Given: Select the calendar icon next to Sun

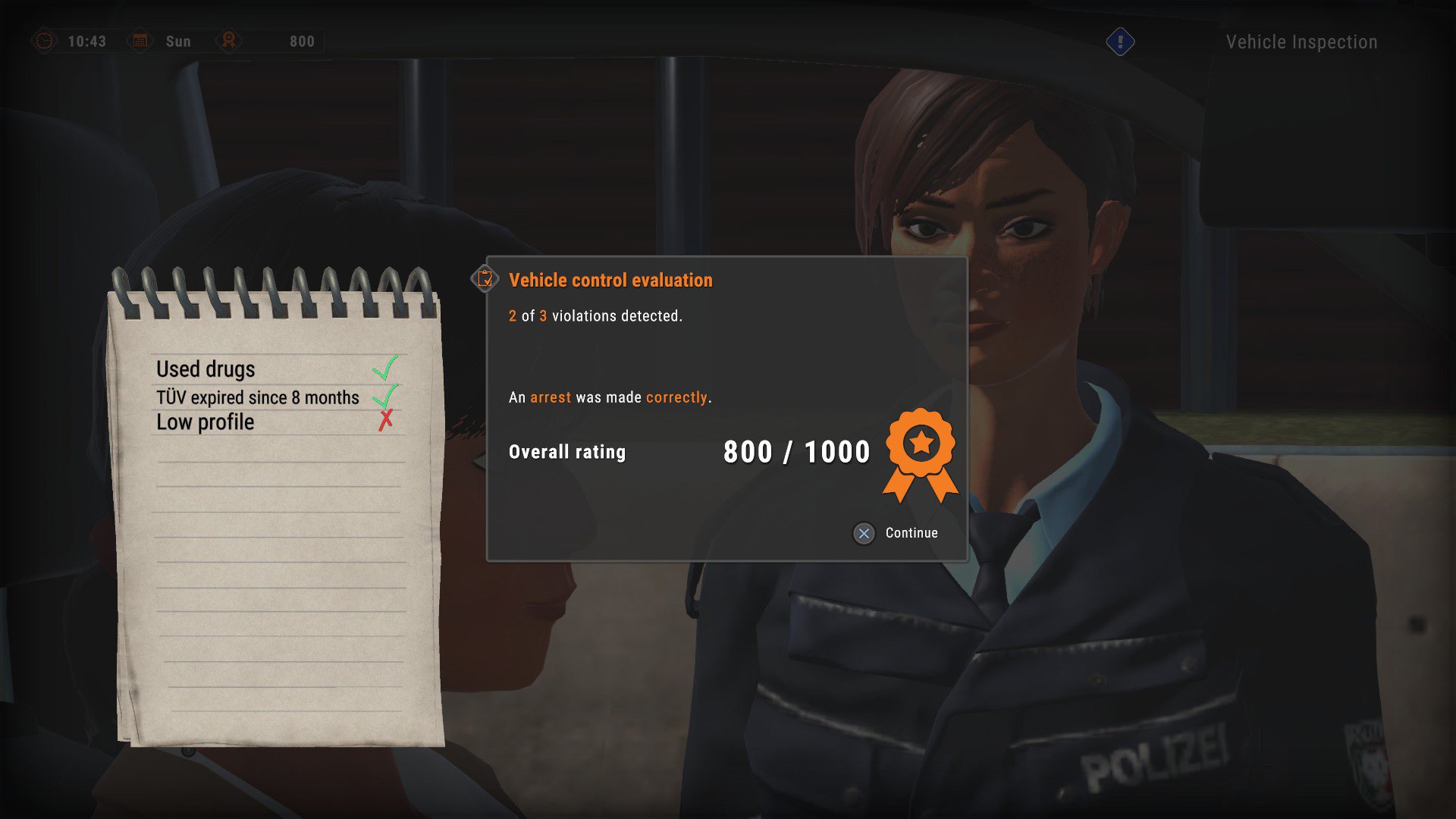Looking at the screenshot, I should pos(140,41).
